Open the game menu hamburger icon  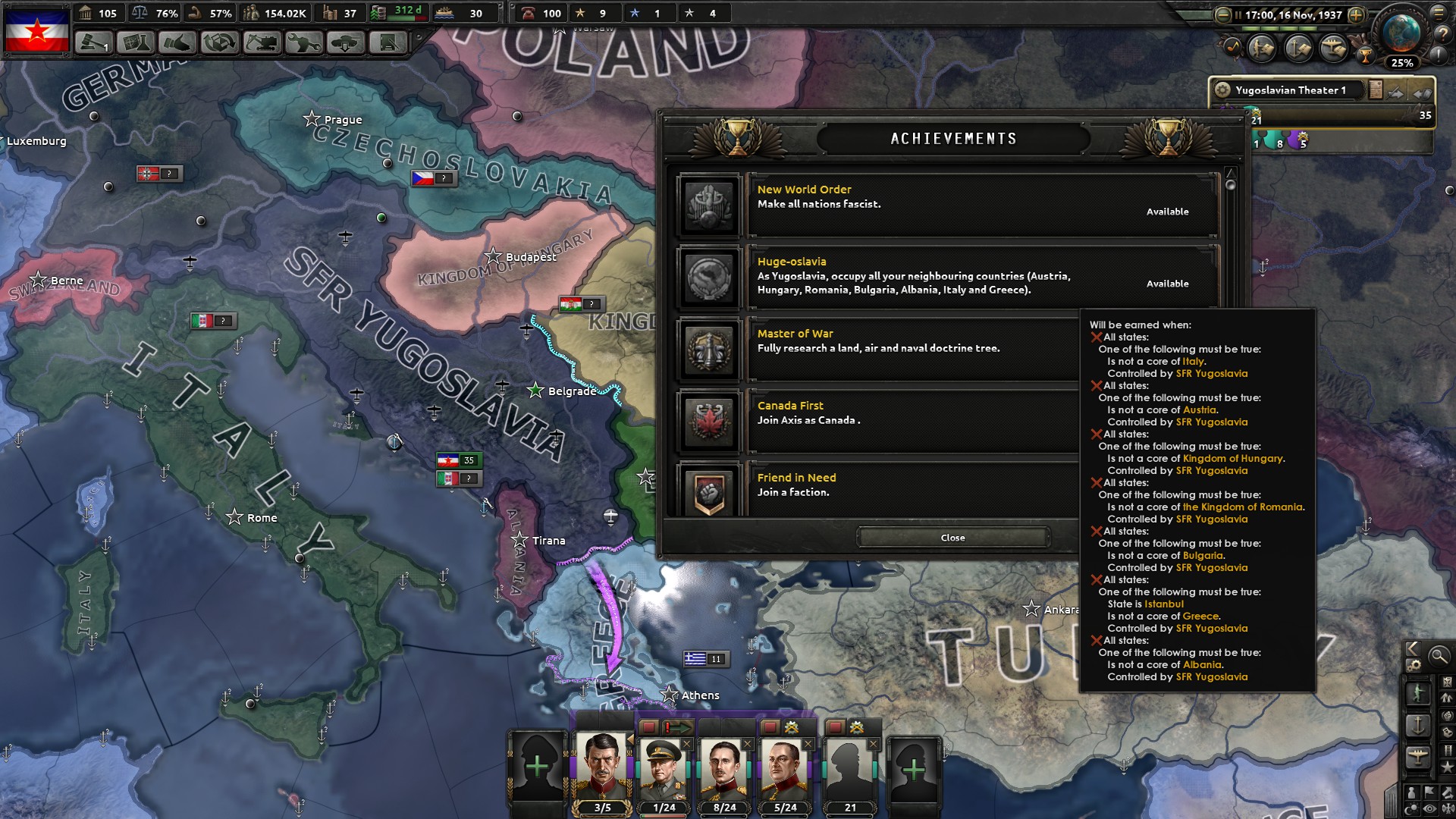1439,13
